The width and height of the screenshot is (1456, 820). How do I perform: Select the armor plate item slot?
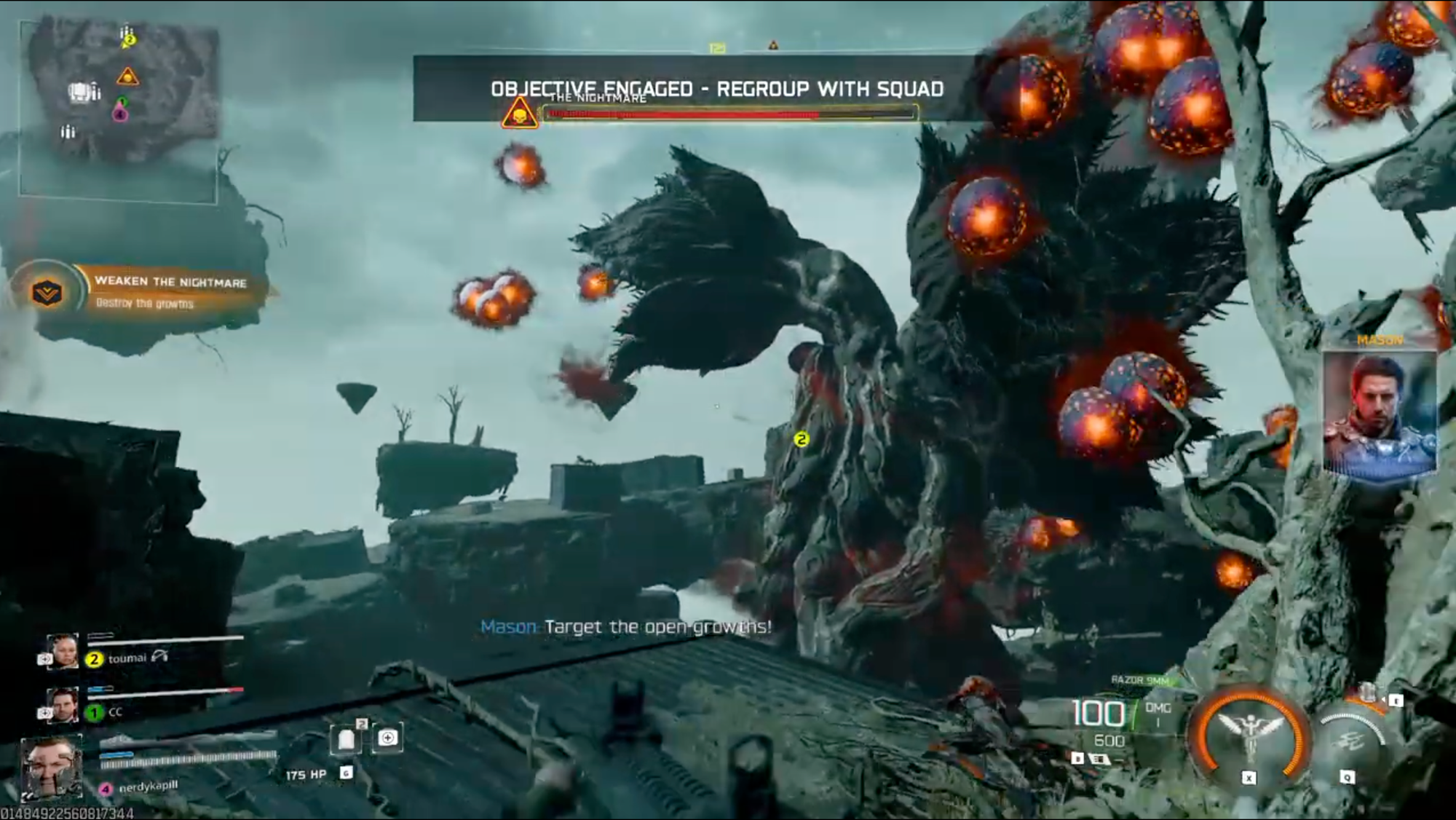pos(347,738)
